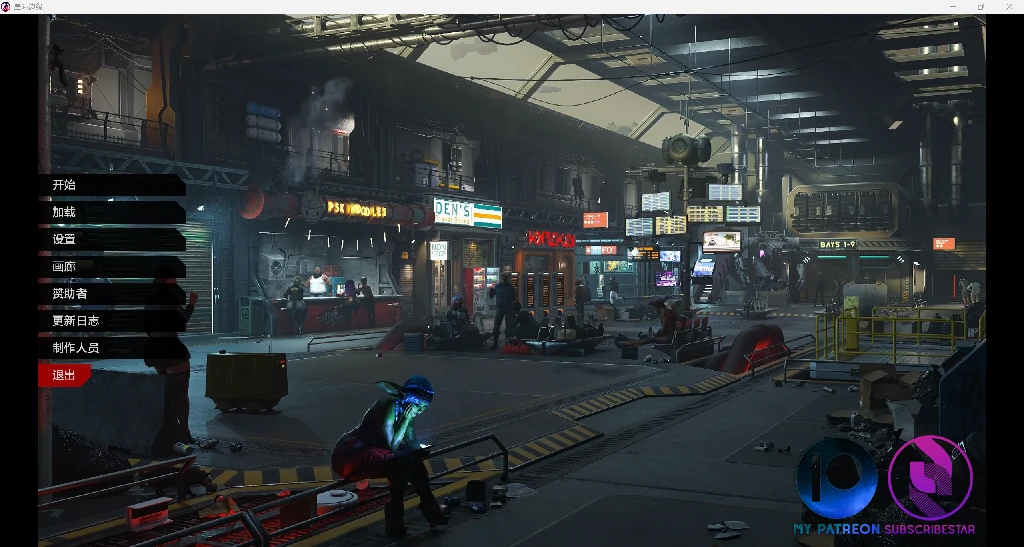Viewport: 1024px width, 547px height.
Task: Show the 赞助者 supporters page
Action: tap(70, 294)
